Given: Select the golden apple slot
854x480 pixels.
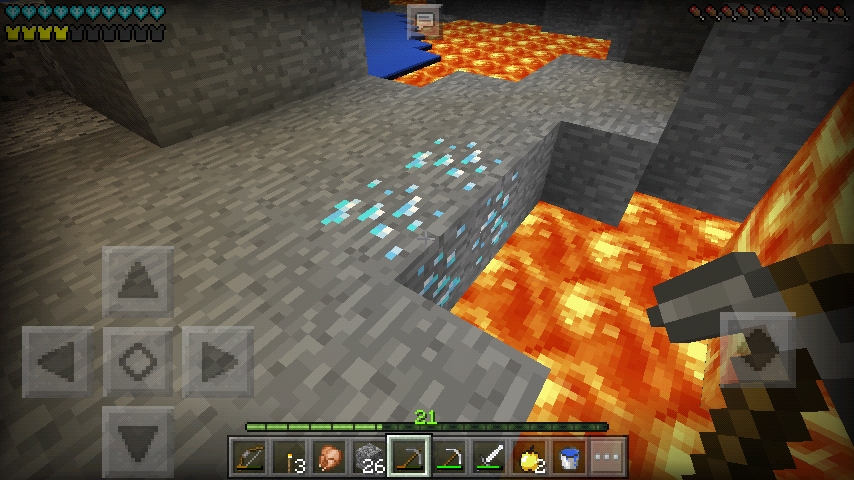Looking at the screenshot, I should point(528,458).
